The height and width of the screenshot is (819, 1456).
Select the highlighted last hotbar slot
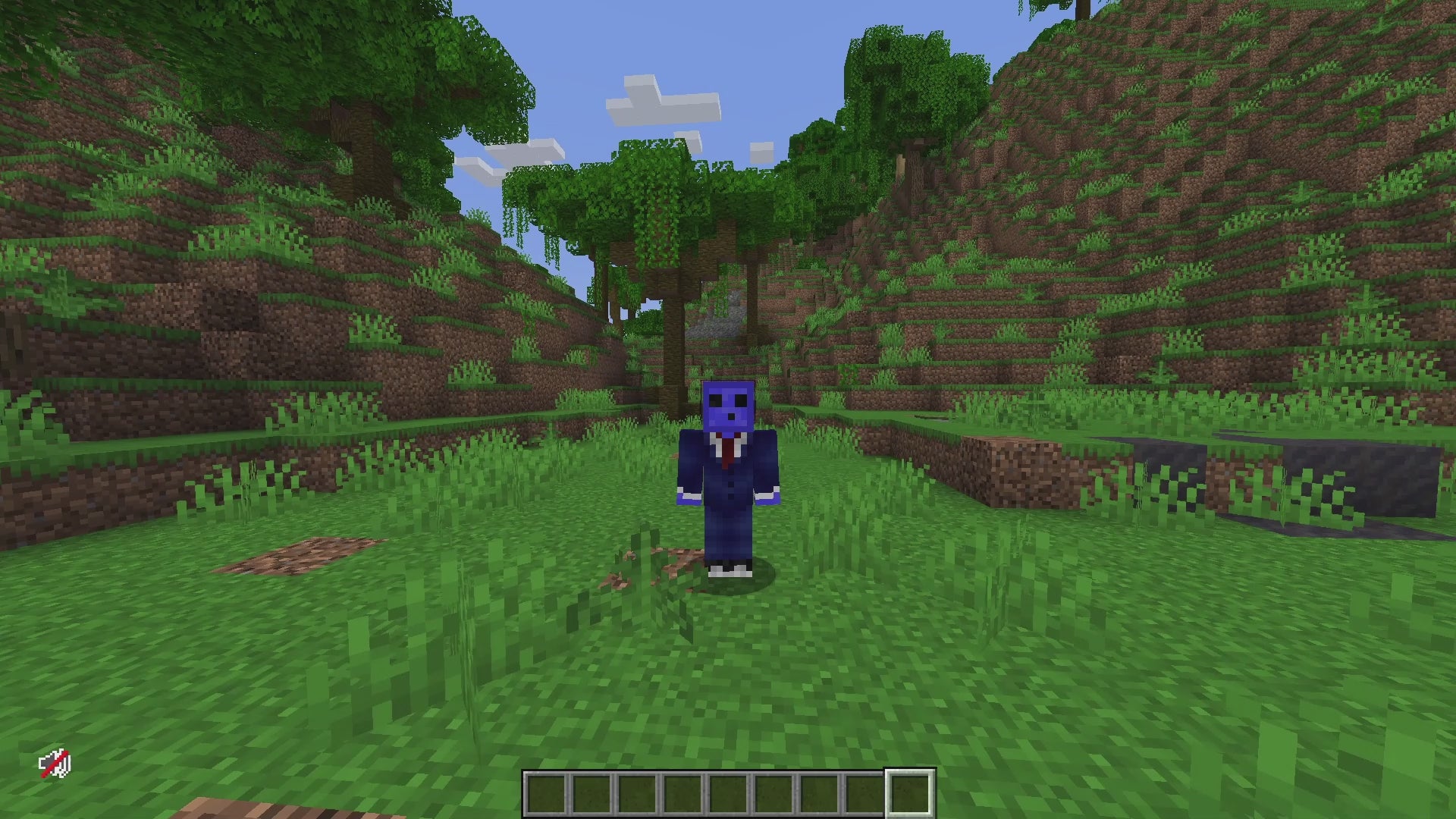pos(910,794)
